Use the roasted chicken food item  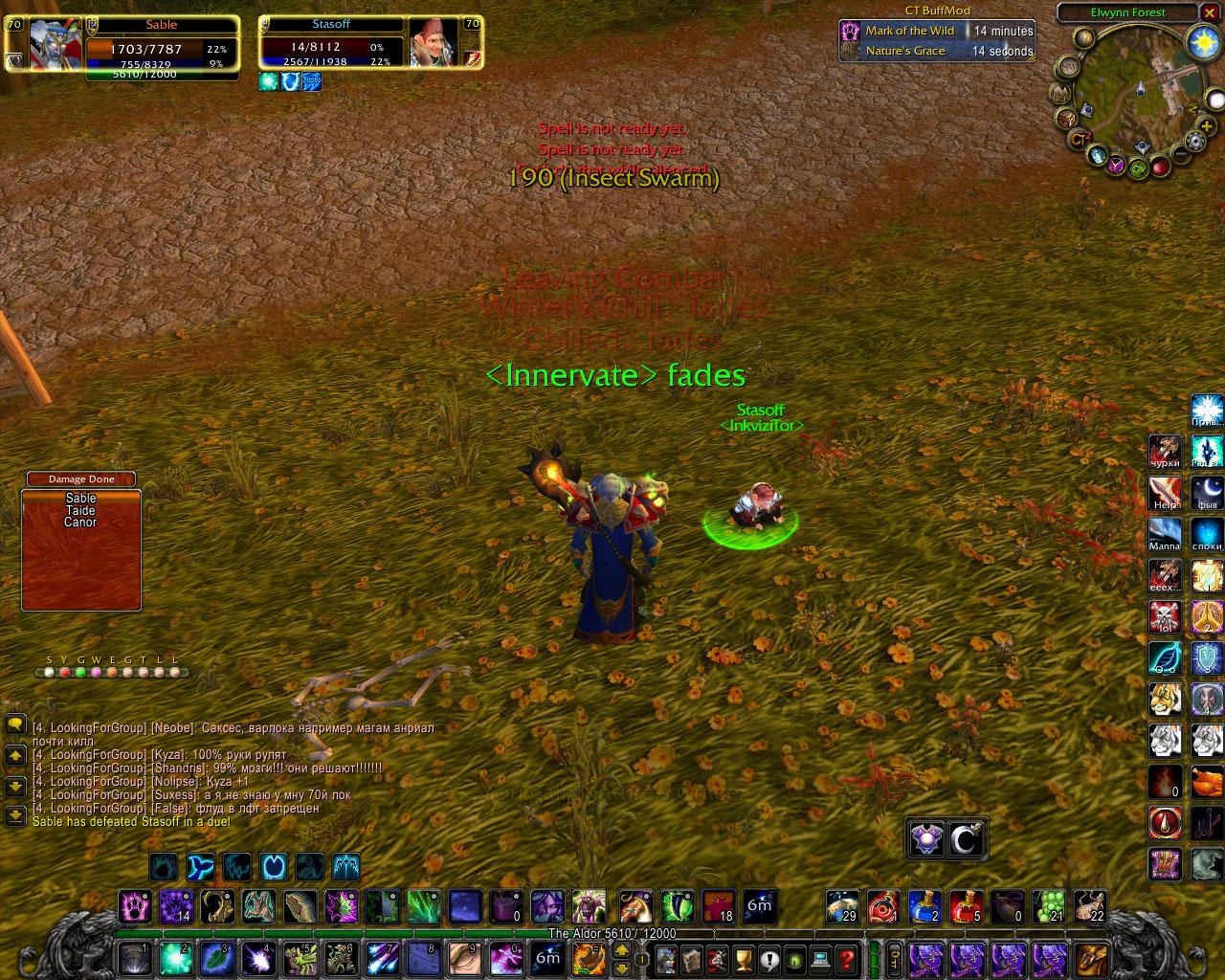(1207, 781)
